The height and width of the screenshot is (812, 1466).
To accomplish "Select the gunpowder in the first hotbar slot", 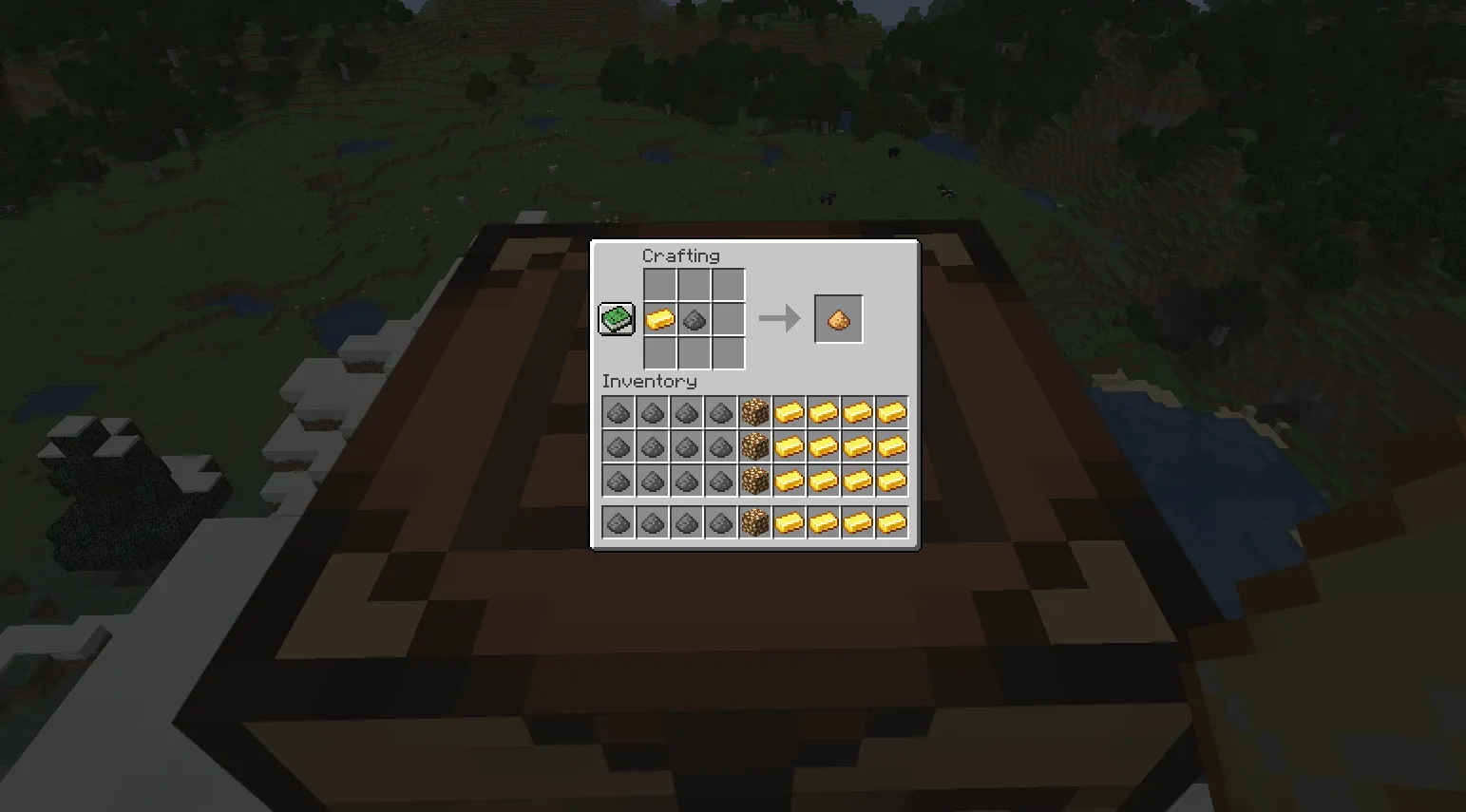I will [x=617, y=521].
